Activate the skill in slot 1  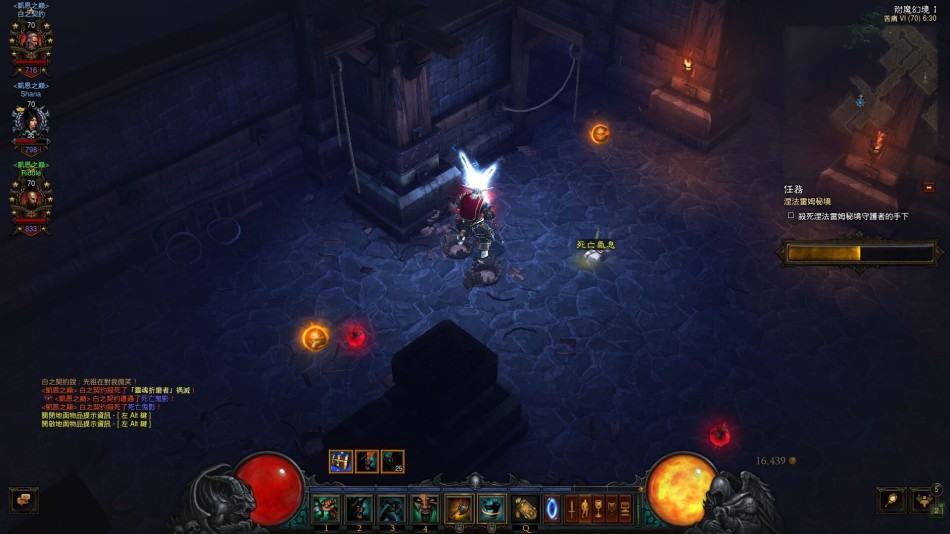[326, 509]
